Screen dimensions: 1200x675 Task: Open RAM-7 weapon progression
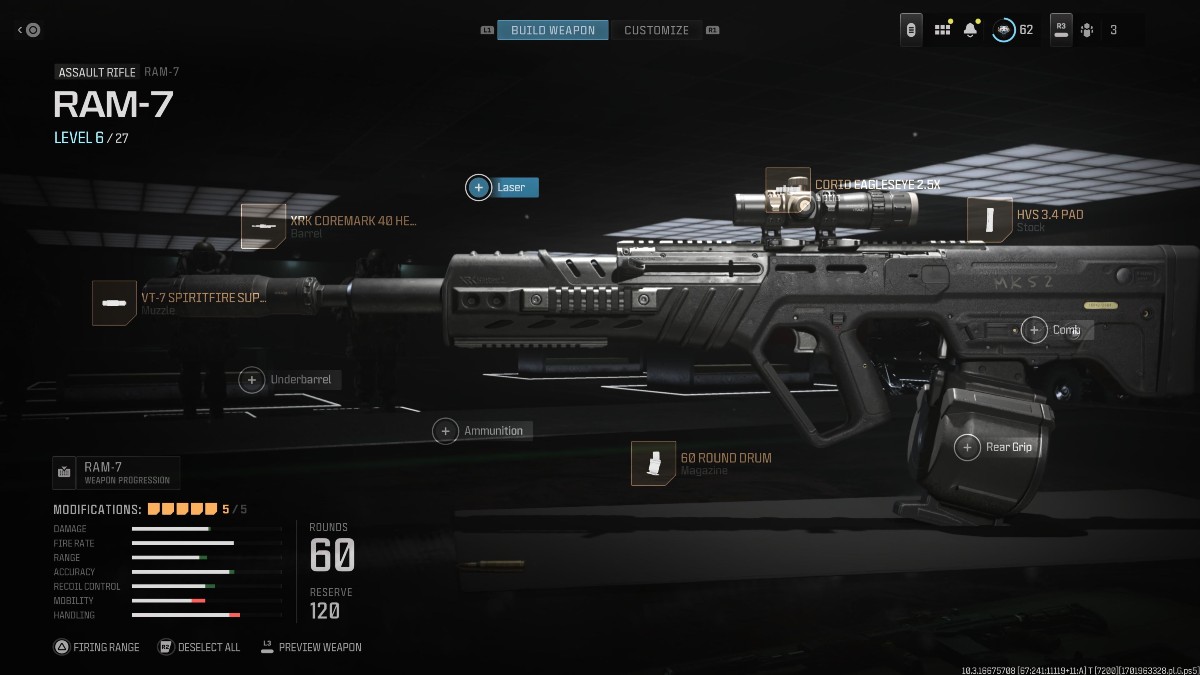click(x=116, y=472)
